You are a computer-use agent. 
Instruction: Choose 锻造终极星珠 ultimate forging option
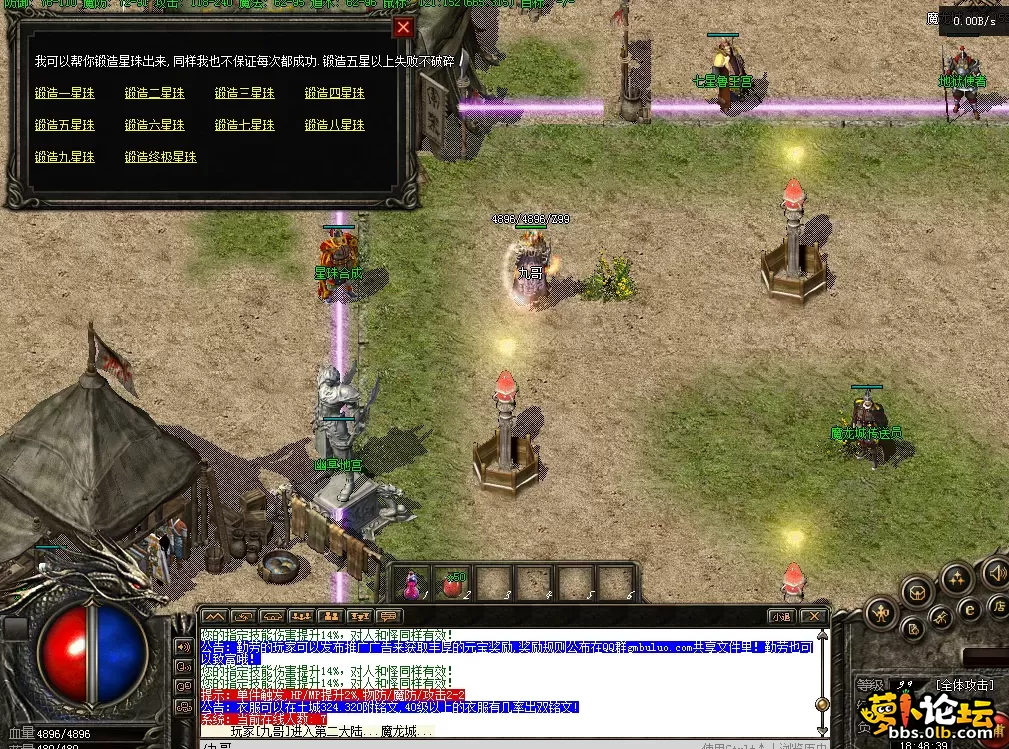tap(161, 158)
